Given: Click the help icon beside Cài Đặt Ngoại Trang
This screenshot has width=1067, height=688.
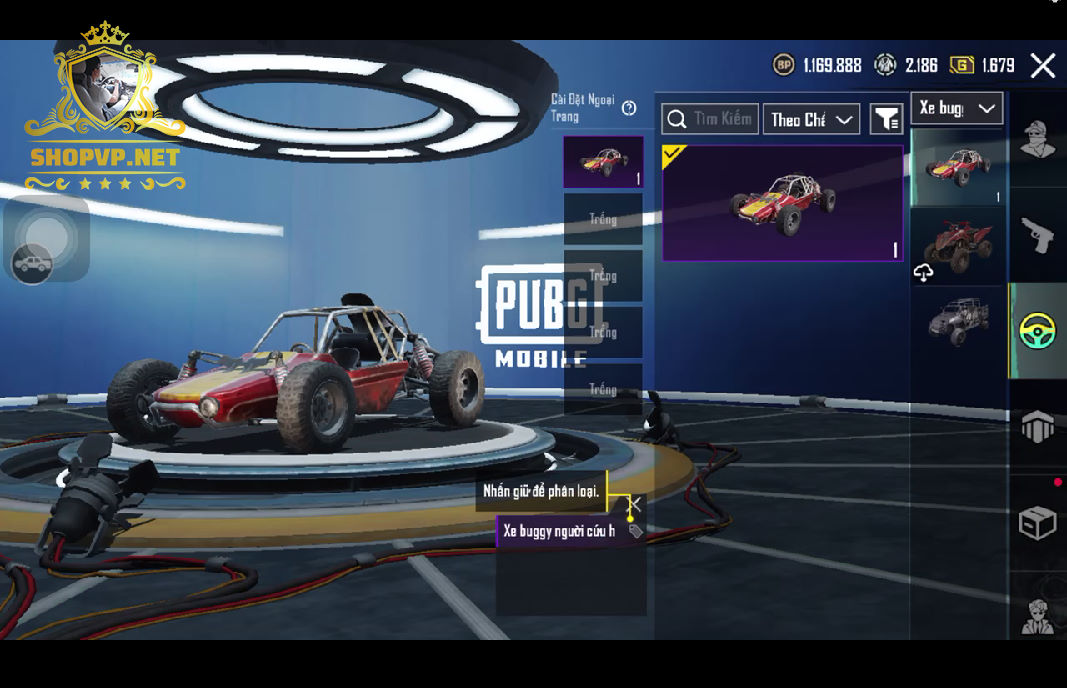Looking at the screenshot, I should click(629, 108).
